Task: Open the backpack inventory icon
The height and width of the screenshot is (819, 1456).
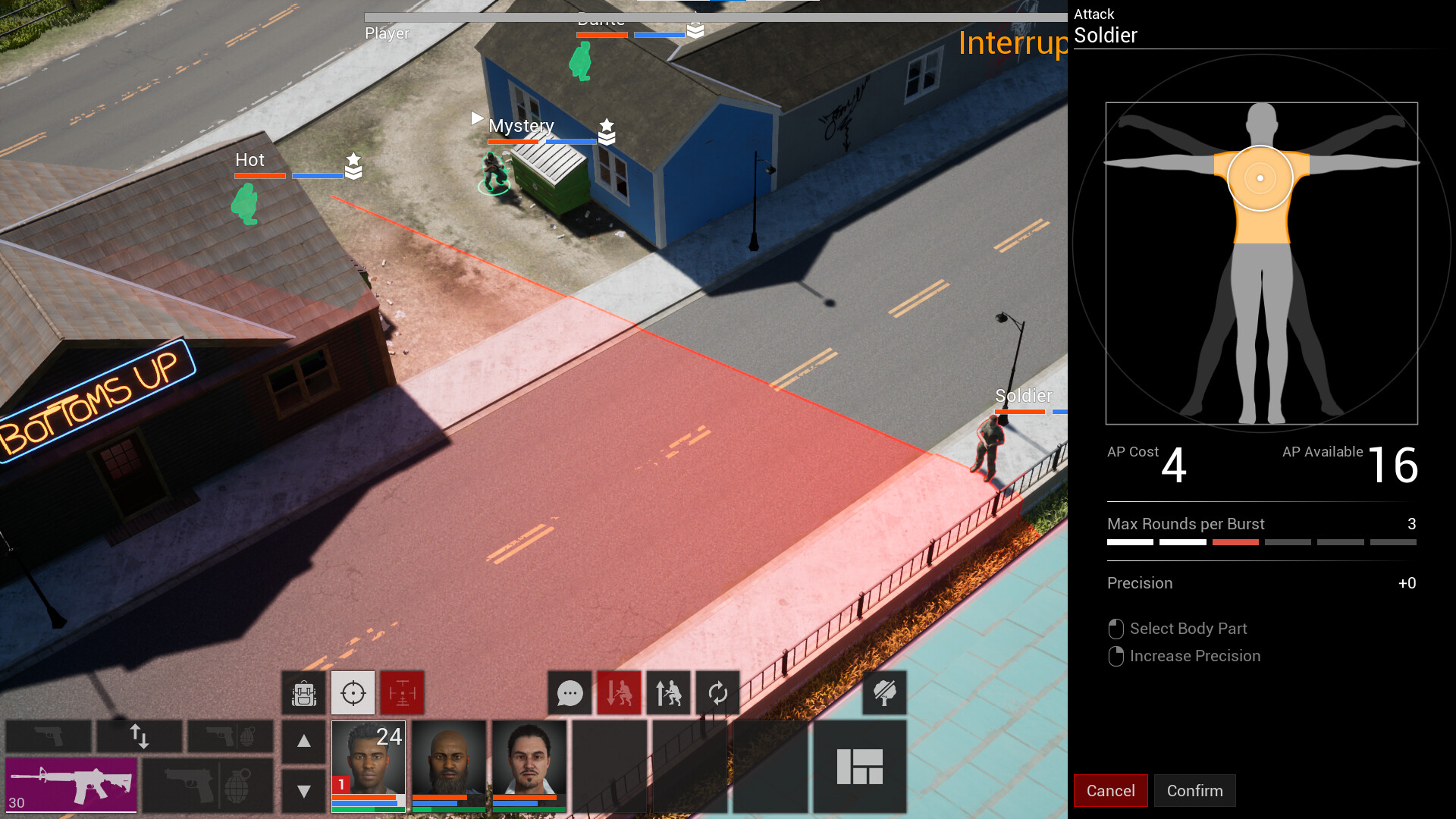Action: [303, 692]
